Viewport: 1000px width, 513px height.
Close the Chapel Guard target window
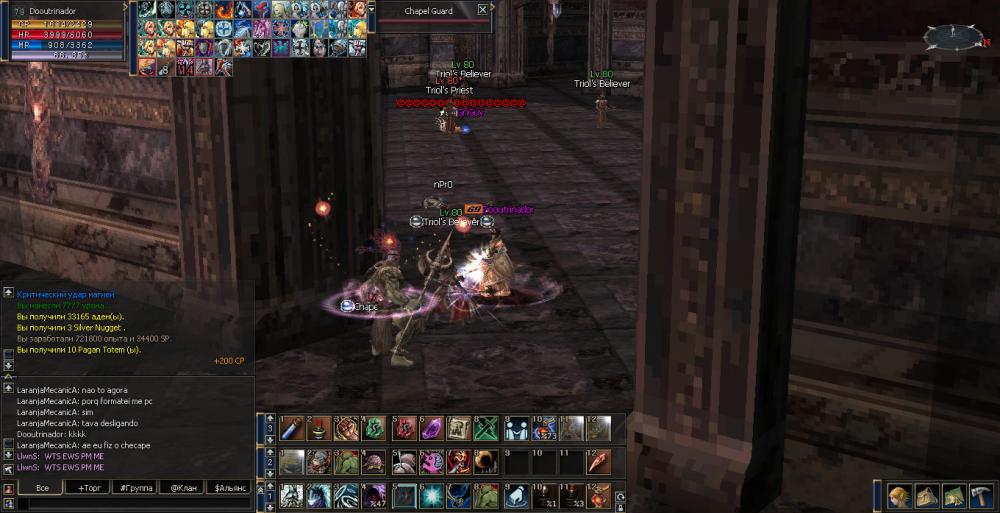click(483, 10)
